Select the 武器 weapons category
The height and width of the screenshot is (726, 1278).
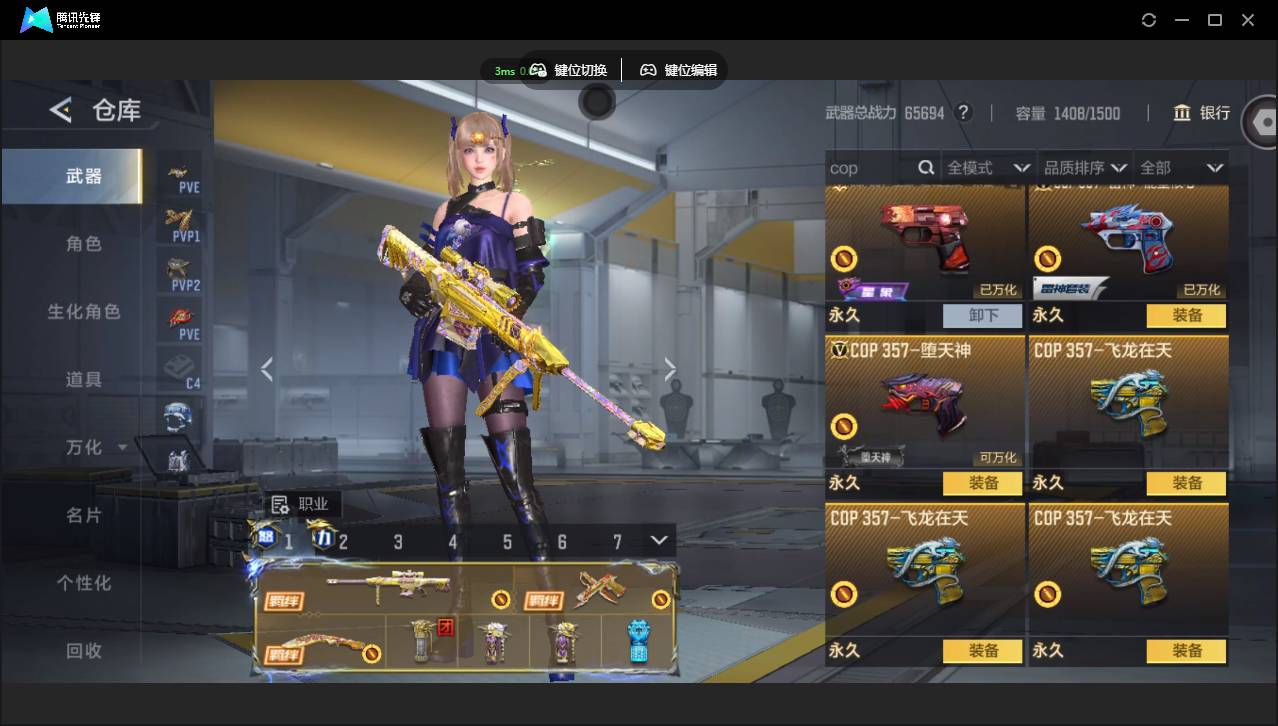click(x=84, y=176)
